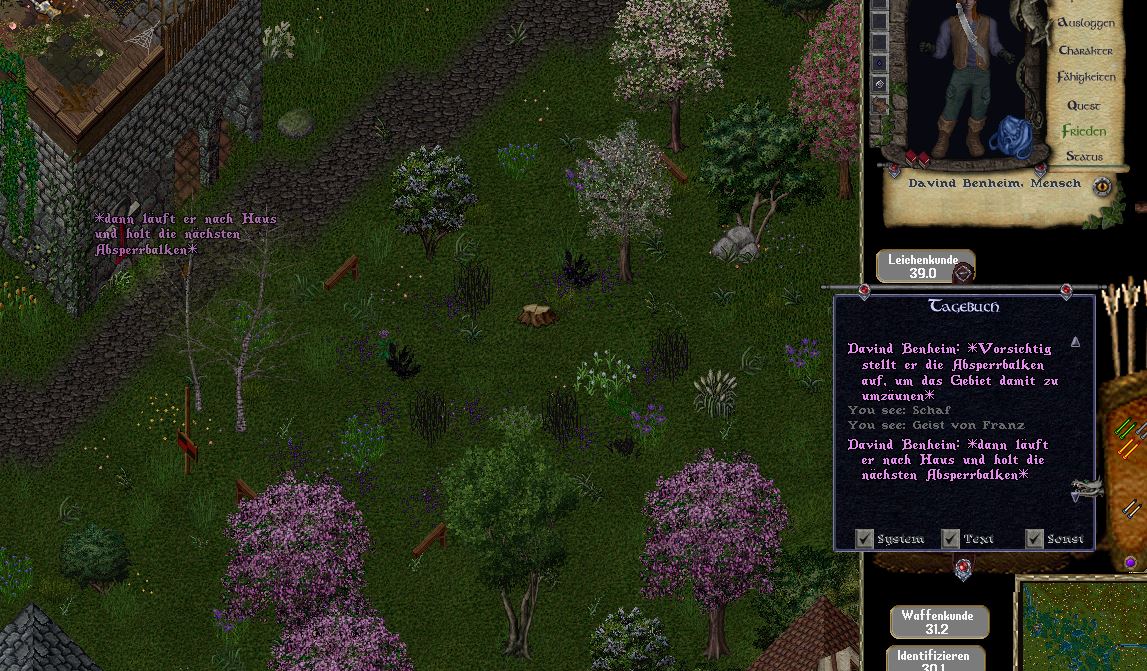Toggle the Frieden peace mode

1084,131
